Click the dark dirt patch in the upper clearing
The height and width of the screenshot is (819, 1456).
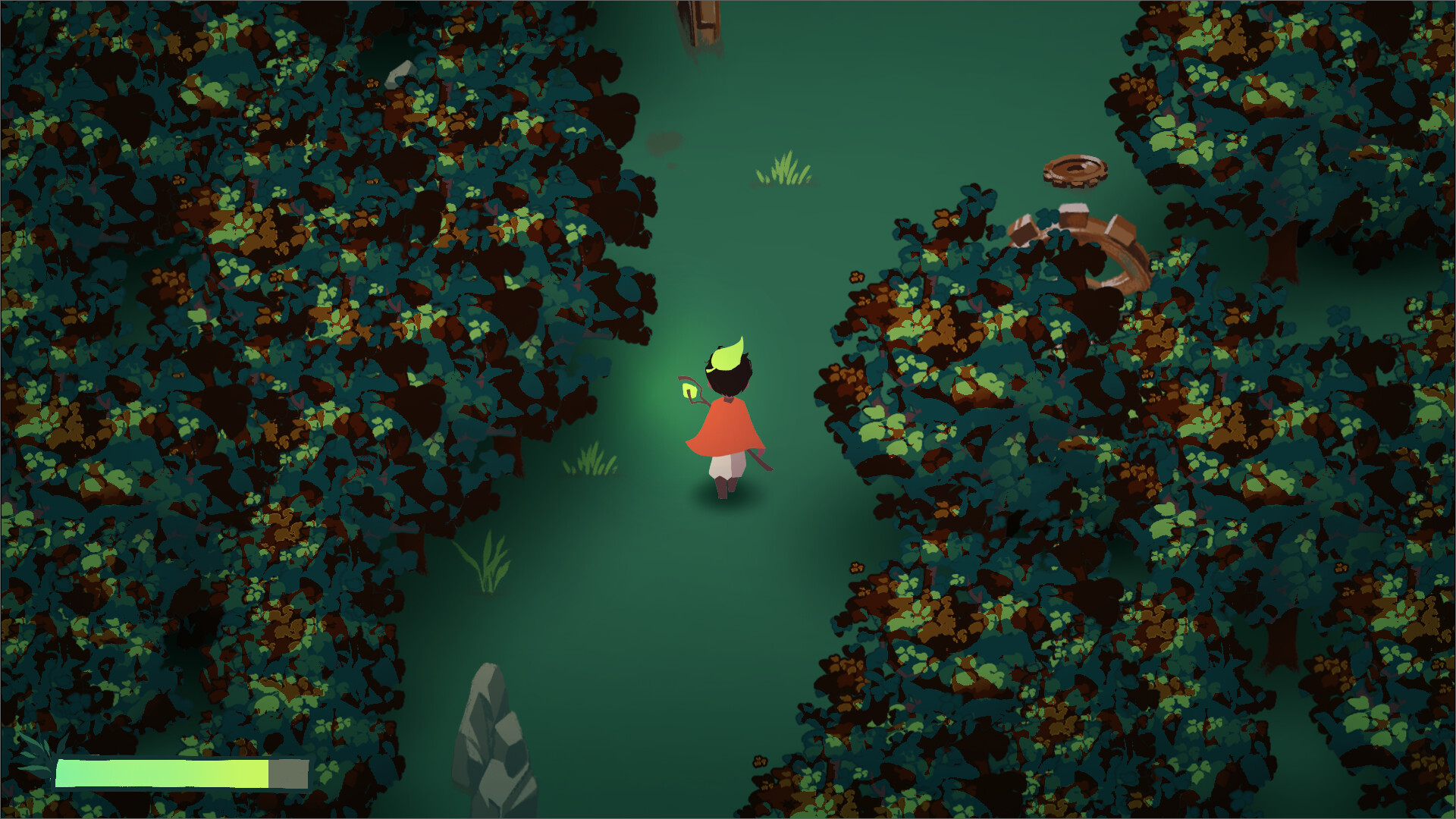click(x=664, y=141)
